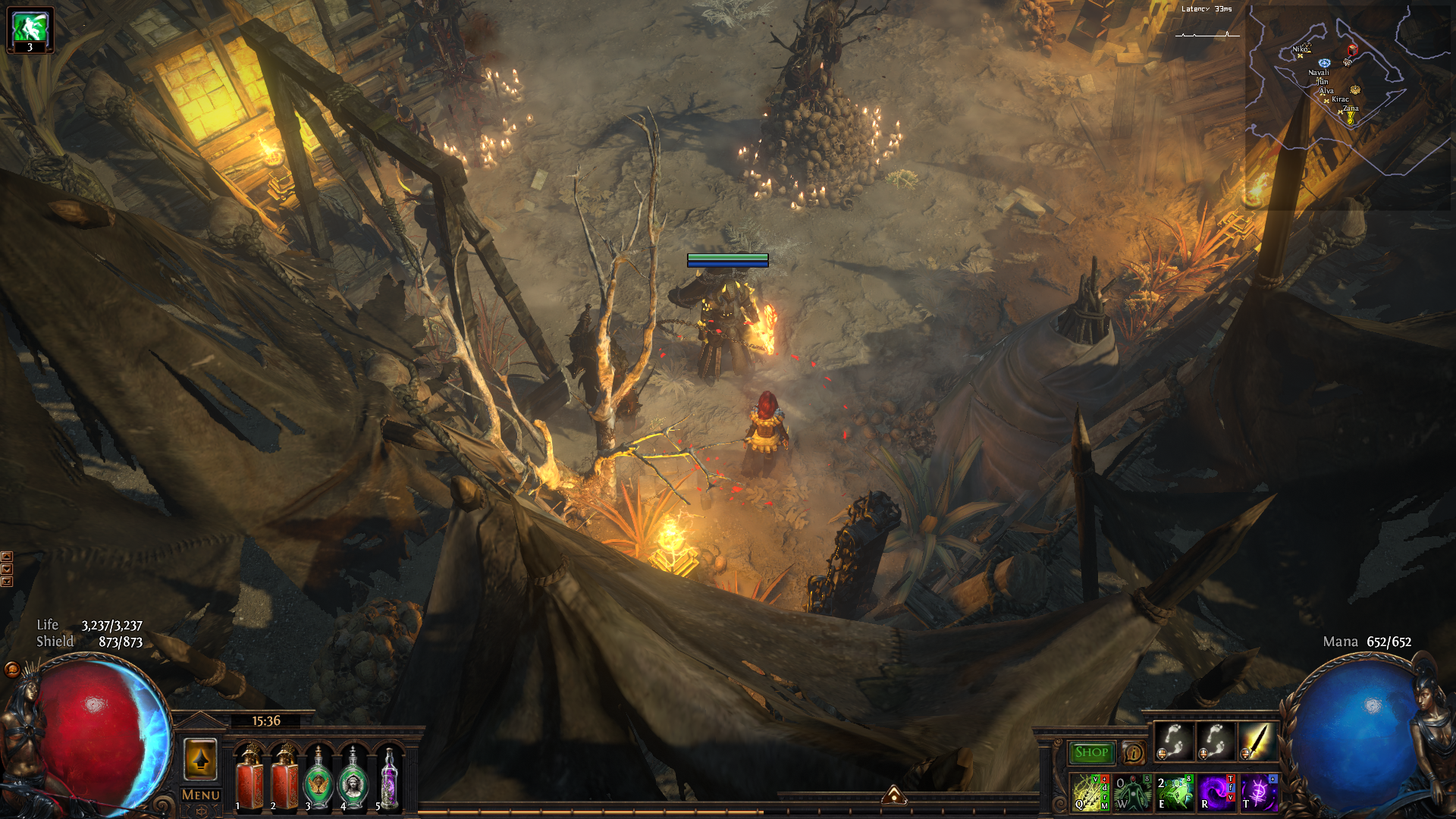Click the minimap overlay
The width and height of the screenshot is (1456, 819).
point(1348,106)
